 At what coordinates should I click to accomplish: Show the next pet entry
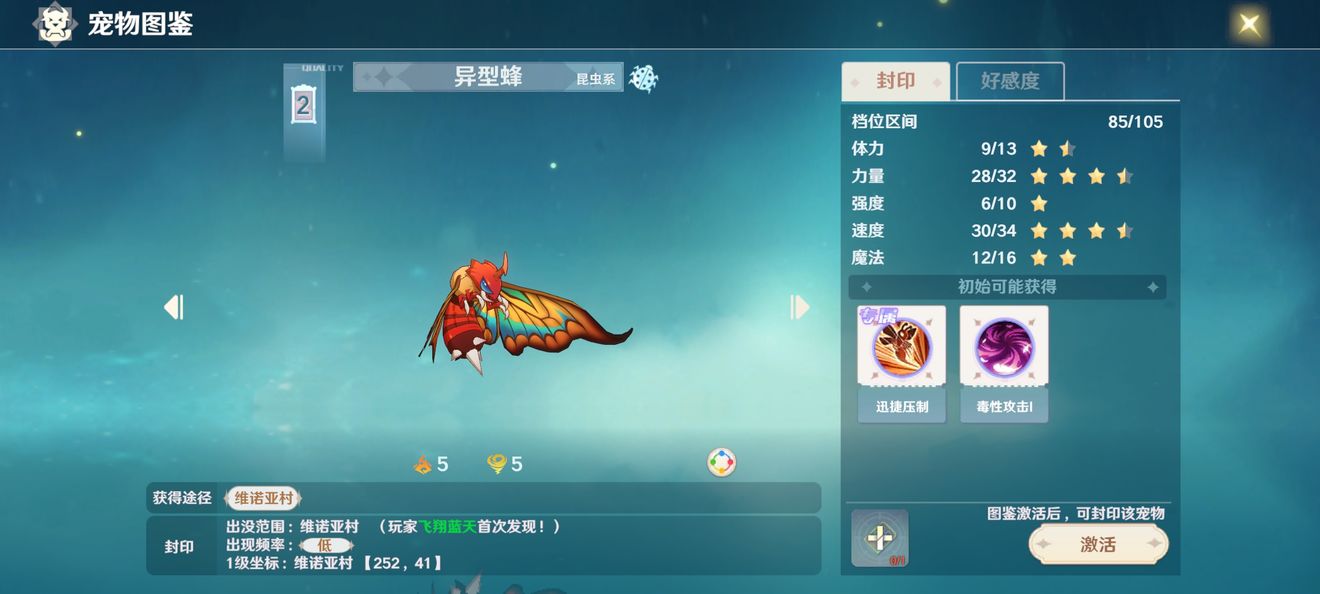click(x=799, y=307)
